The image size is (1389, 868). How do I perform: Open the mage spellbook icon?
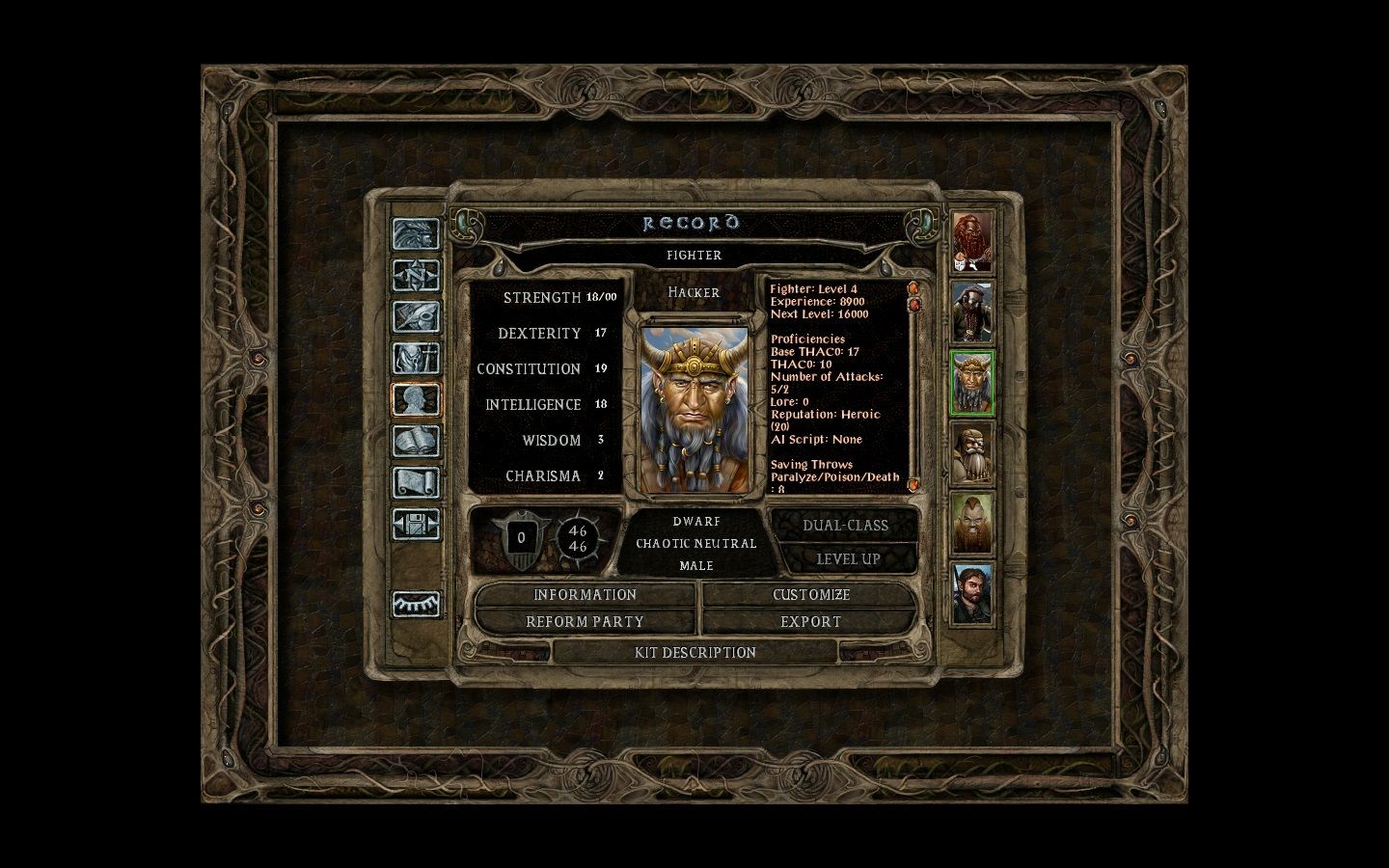(416, 442)
